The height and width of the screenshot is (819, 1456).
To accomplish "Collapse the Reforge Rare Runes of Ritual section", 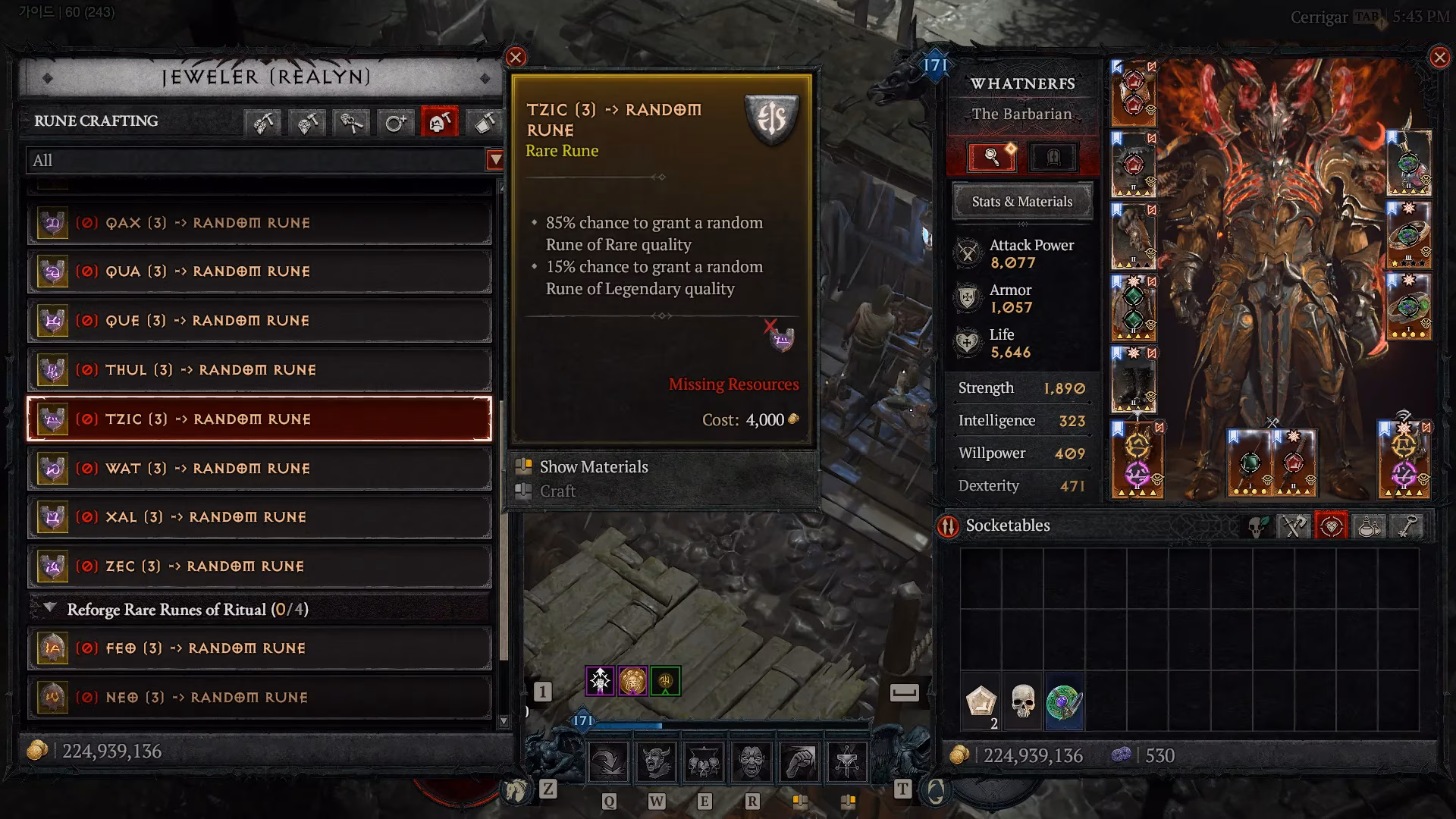I will point(51,609).
